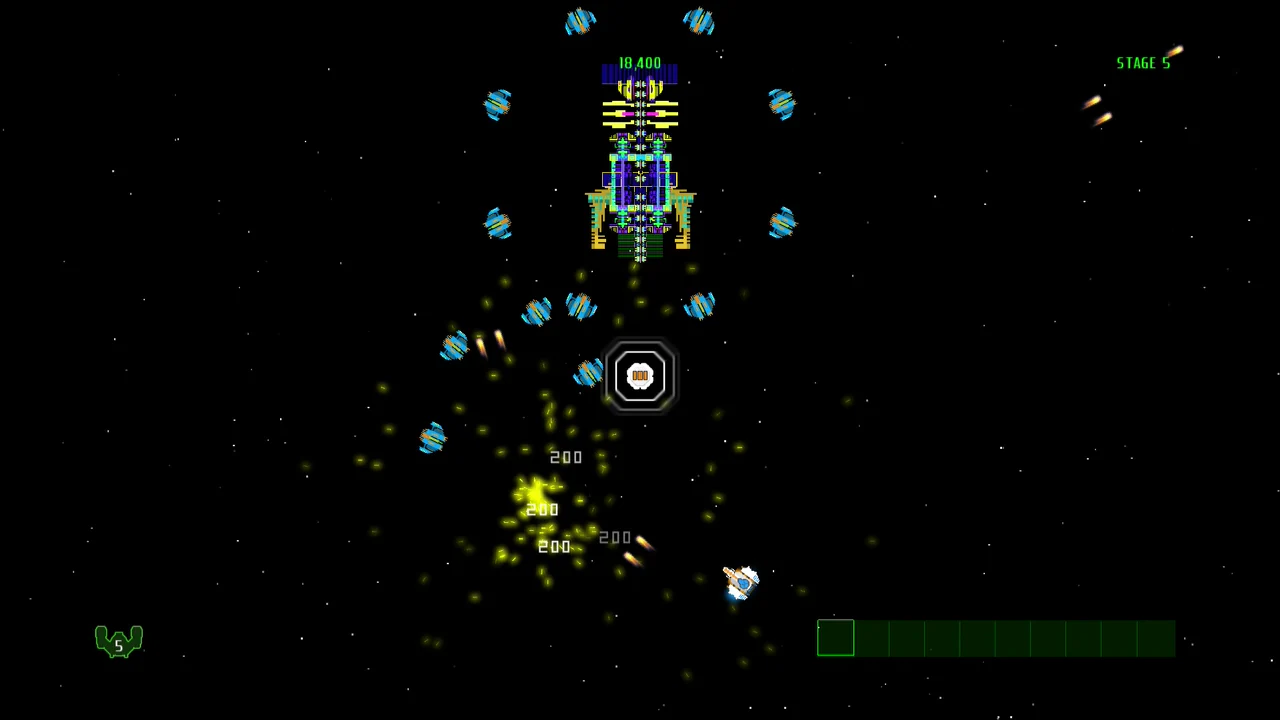The height and width of the screenshot is (720, 1280).
Task: Click the filled leftmost segment of the energy bar
Action: coord(836,638)
